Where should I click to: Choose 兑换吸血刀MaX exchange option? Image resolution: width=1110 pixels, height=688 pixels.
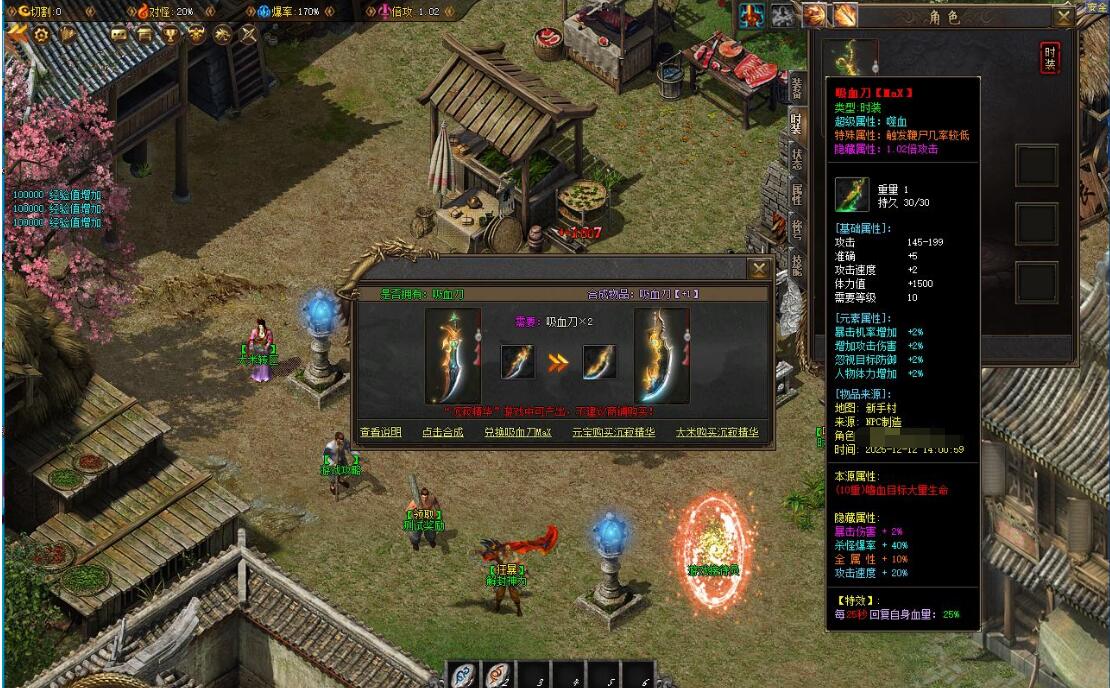click(x=518, y=433)
